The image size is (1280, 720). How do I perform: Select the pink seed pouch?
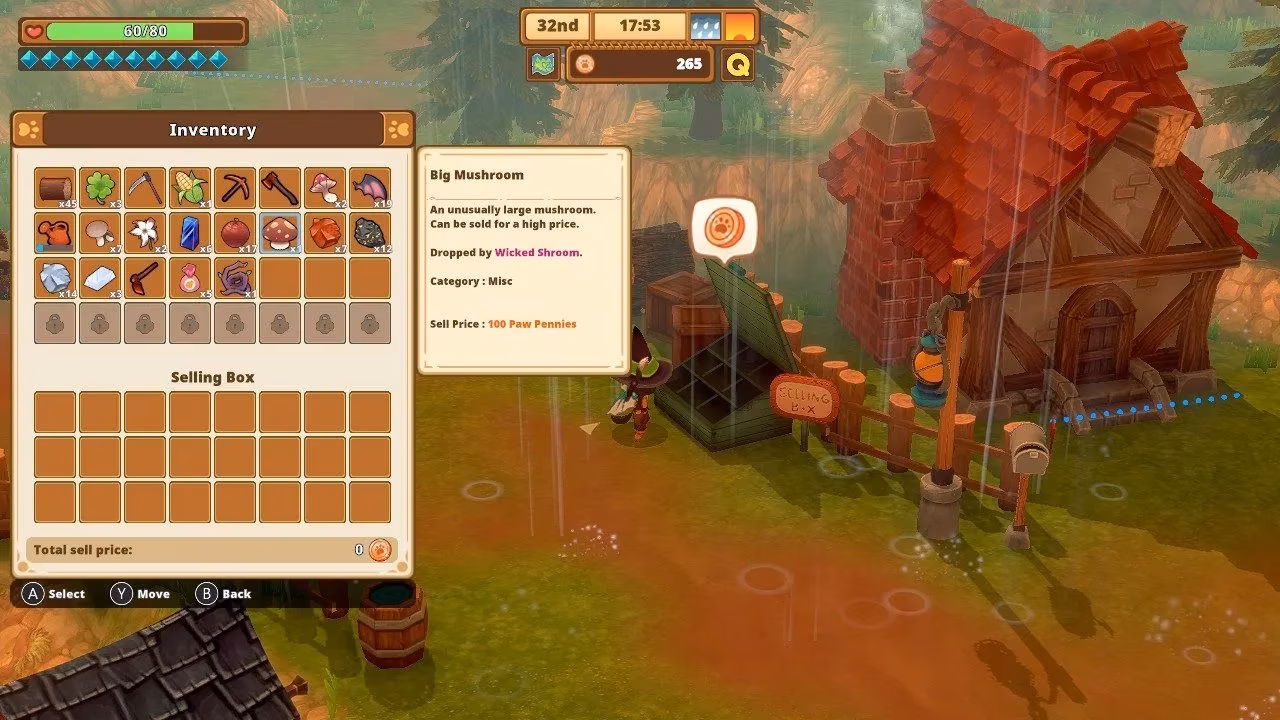190,278
